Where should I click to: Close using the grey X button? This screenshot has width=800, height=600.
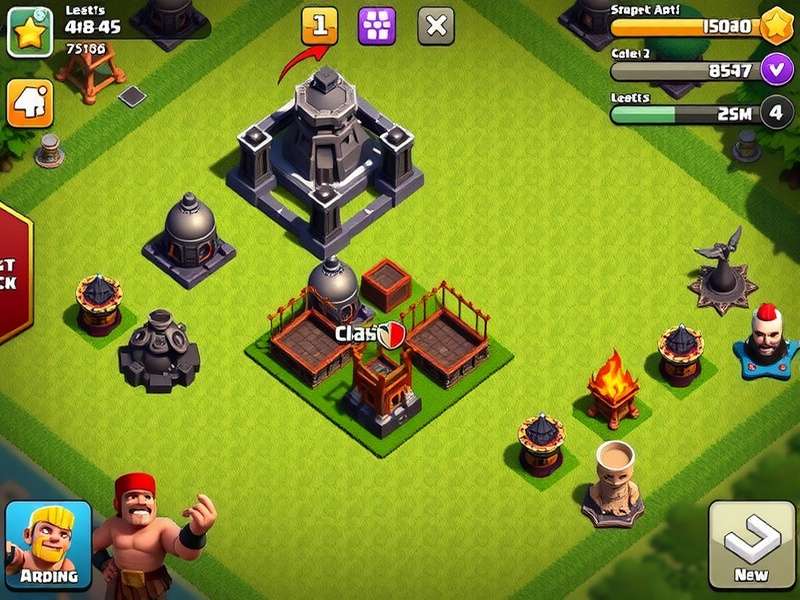pos(435,26)
